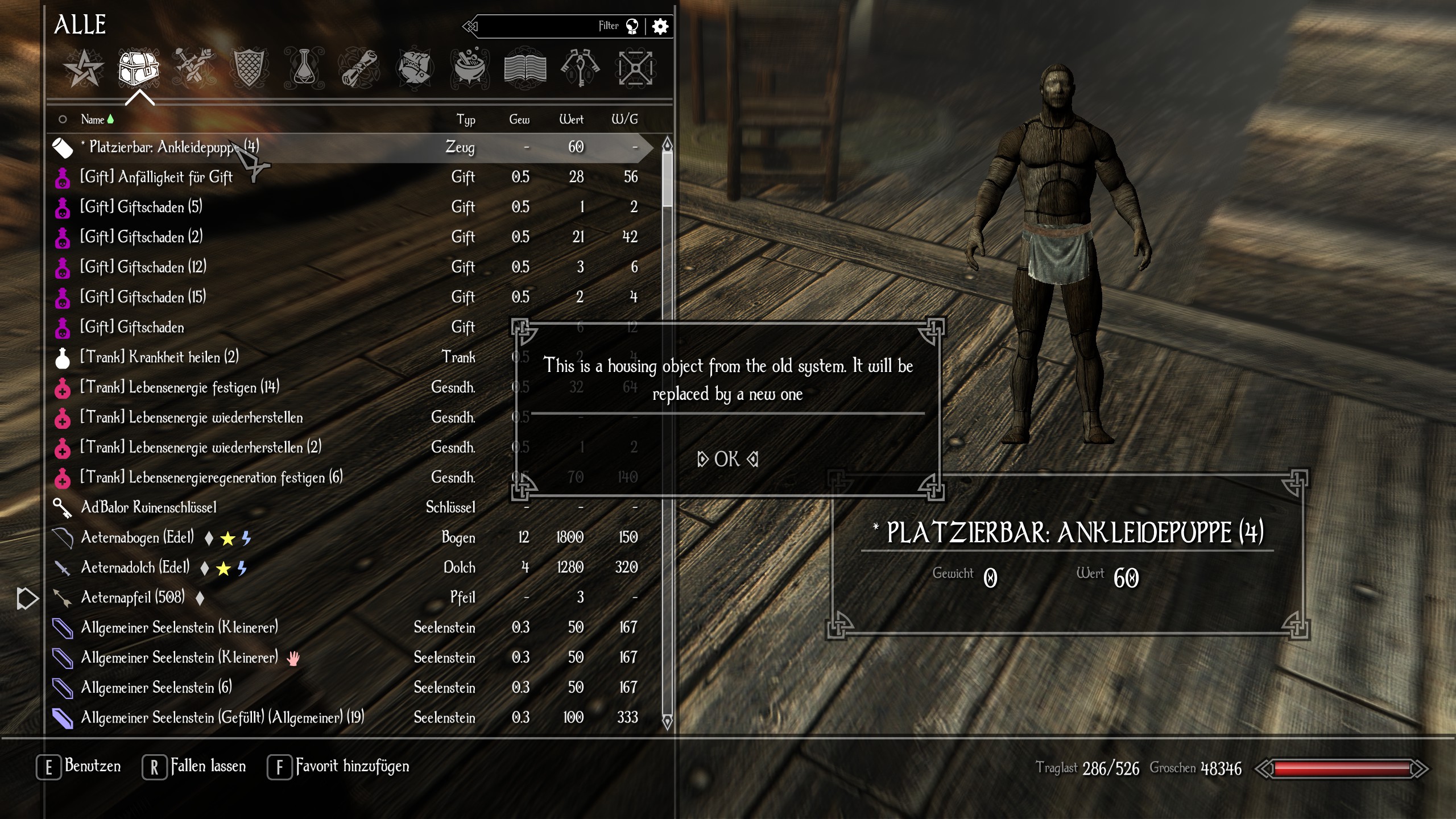Screen dimensions: 1456x819
Task: Select the all-items chest category tab
Action: [138, 69]
